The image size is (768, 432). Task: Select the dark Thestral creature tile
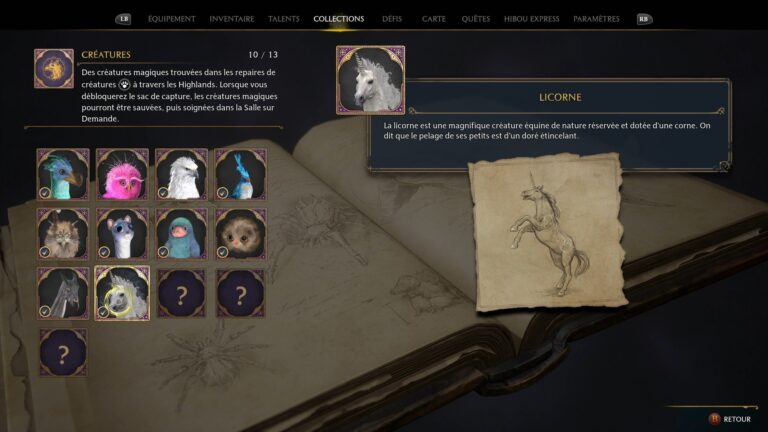[63, 292]
